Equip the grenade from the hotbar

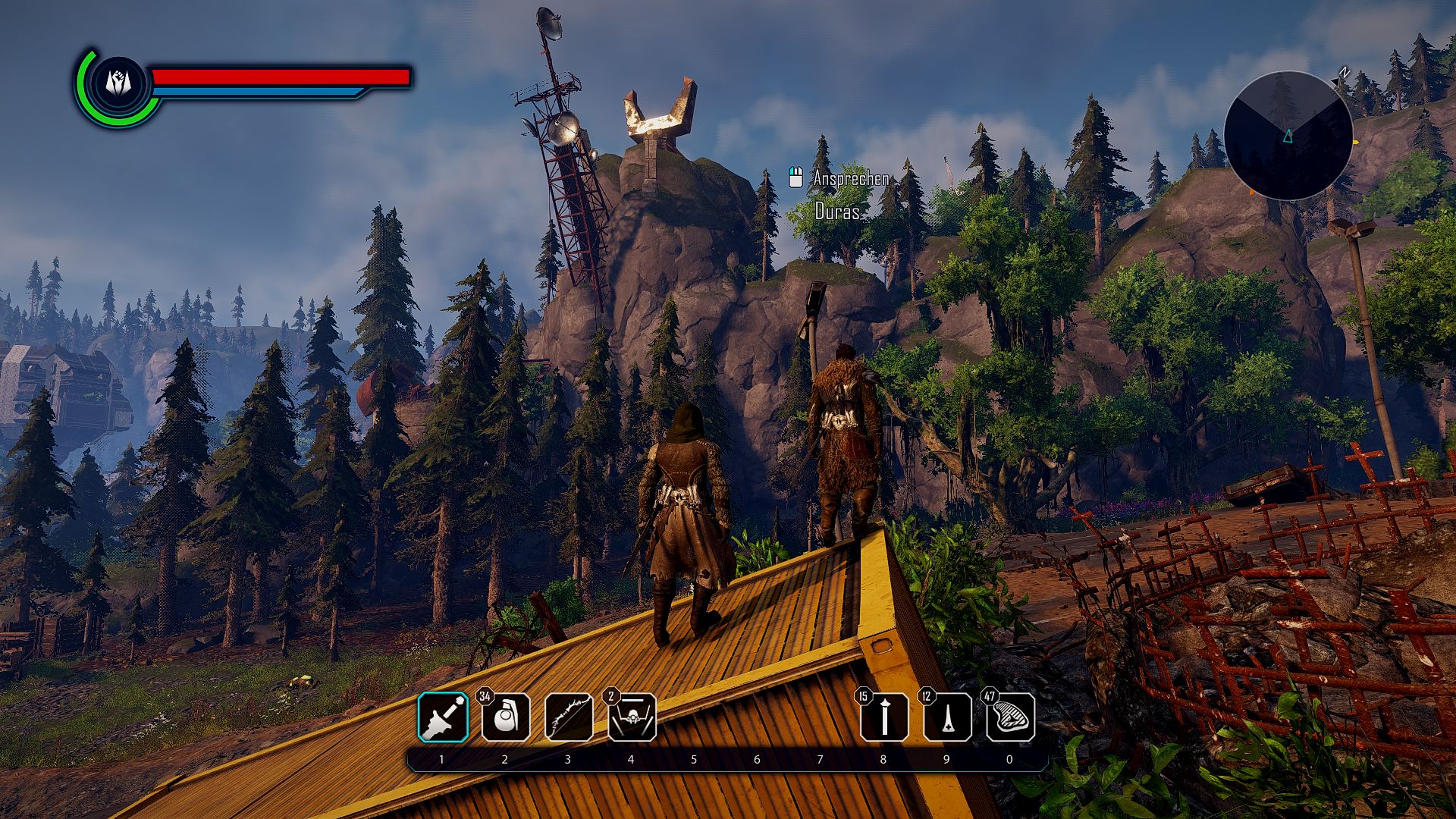[x=506, y=717]
